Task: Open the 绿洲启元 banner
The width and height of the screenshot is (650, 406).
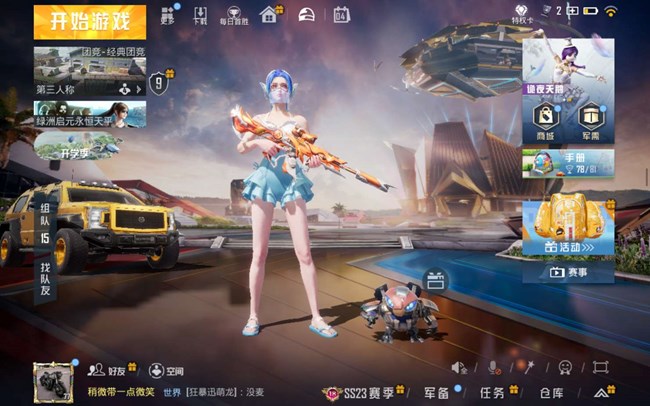Action: 89,115
